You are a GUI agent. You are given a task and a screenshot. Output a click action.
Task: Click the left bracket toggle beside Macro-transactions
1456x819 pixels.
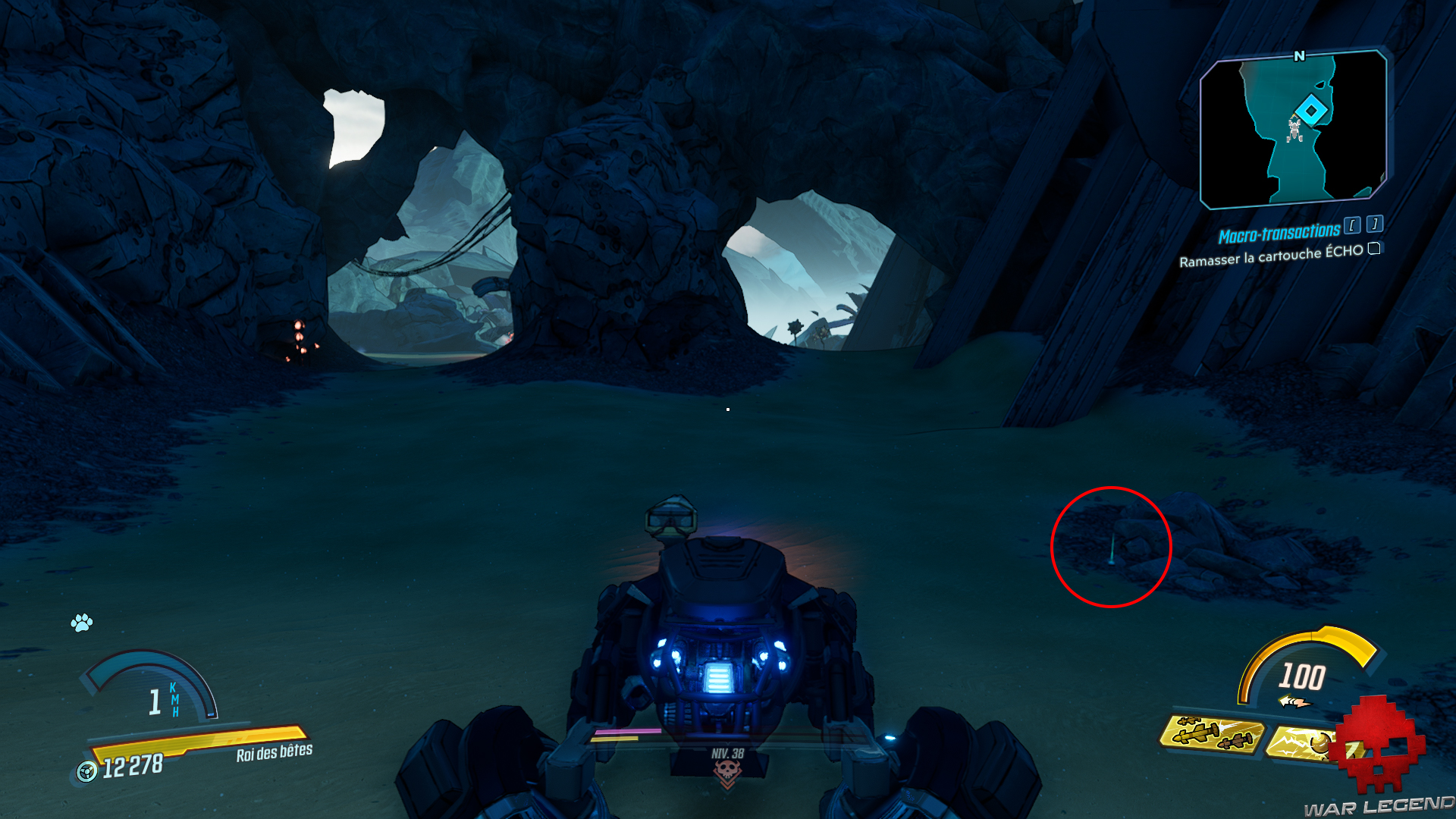[1351, 225]
